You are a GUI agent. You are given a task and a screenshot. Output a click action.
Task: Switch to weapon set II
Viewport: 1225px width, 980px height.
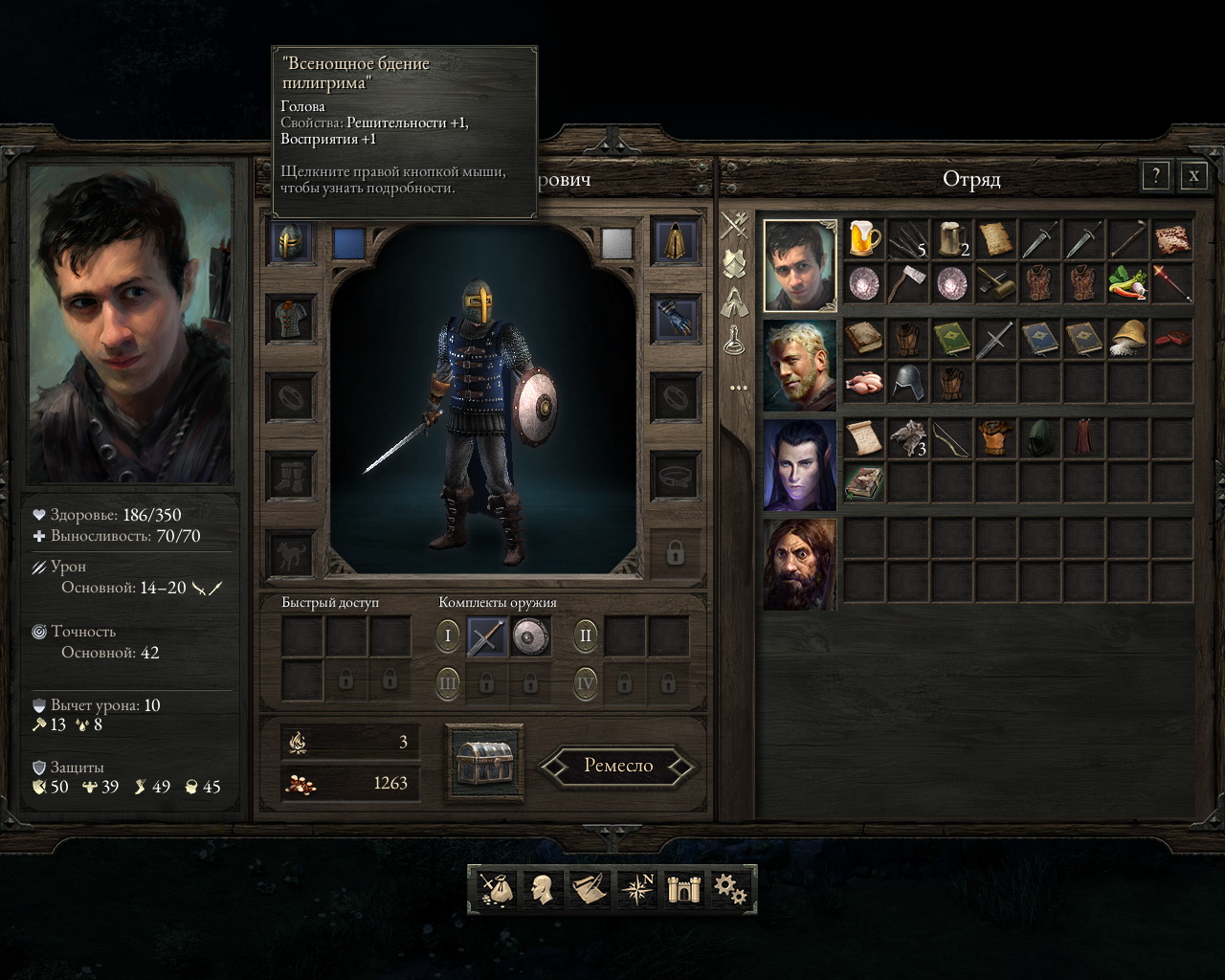point(586,635)
